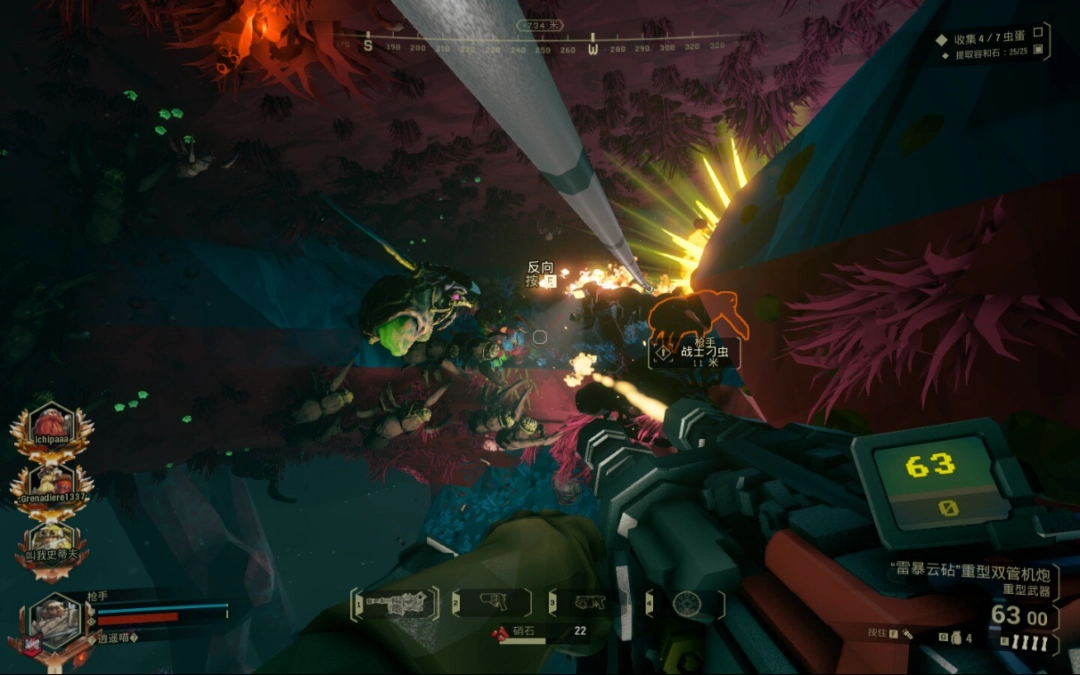Screen dimensions: 1080x675
Task: Click the 收集虫蛋 egg objective entry
Action: click(990, 39)
